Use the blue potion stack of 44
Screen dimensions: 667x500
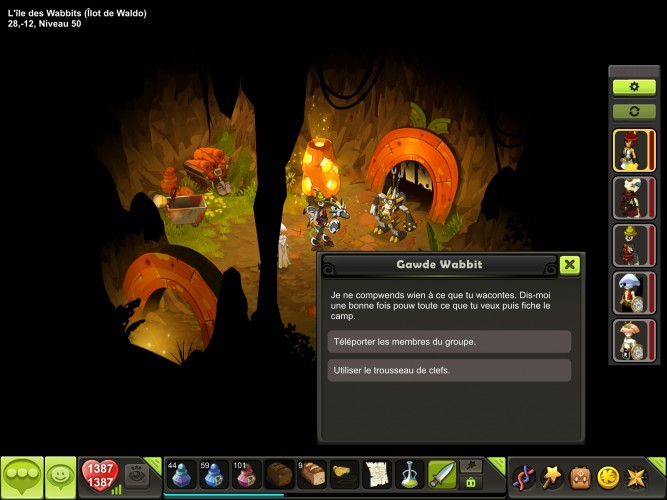coord(181,474)
